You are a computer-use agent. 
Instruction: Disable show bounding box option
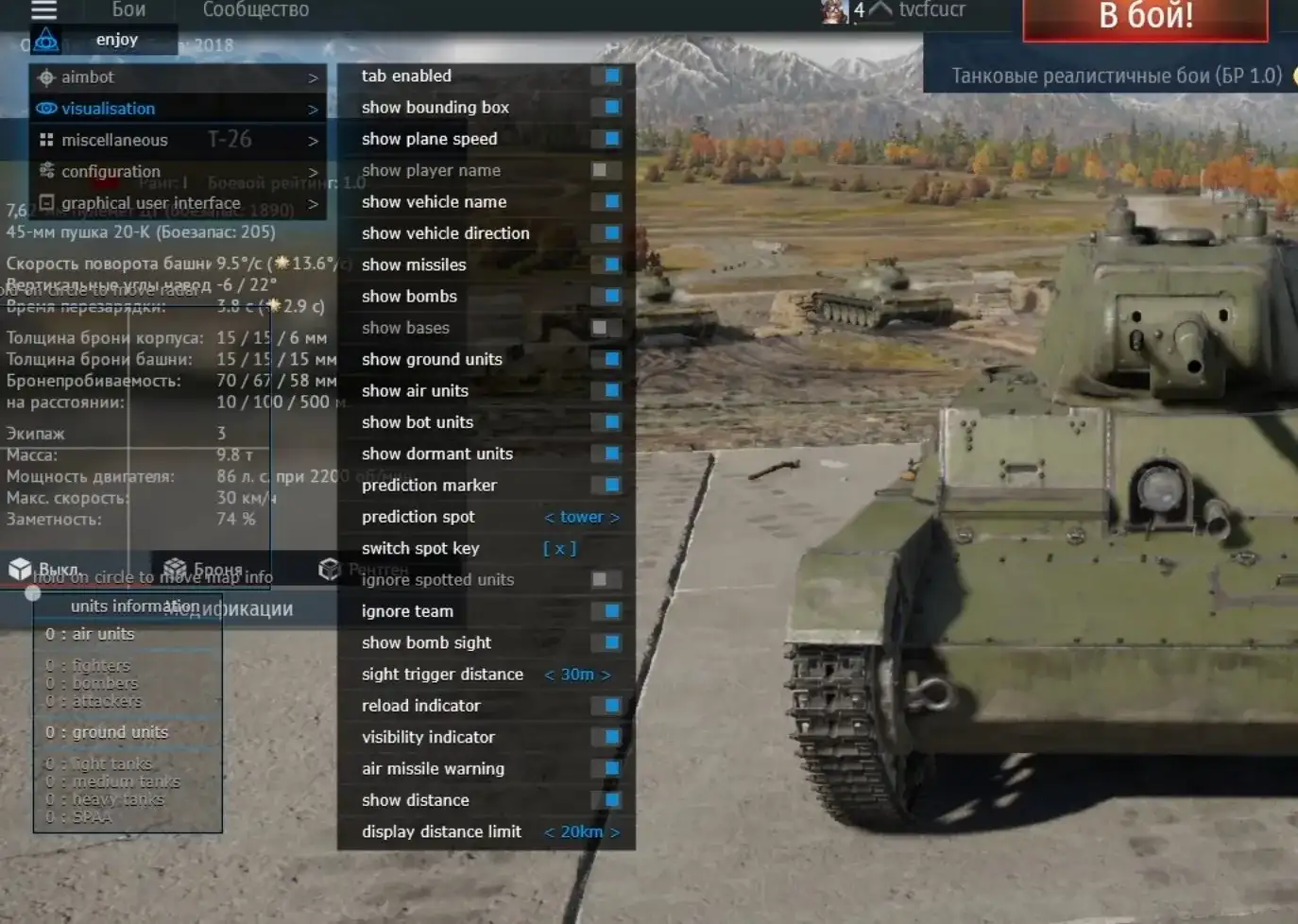point(611,108)
